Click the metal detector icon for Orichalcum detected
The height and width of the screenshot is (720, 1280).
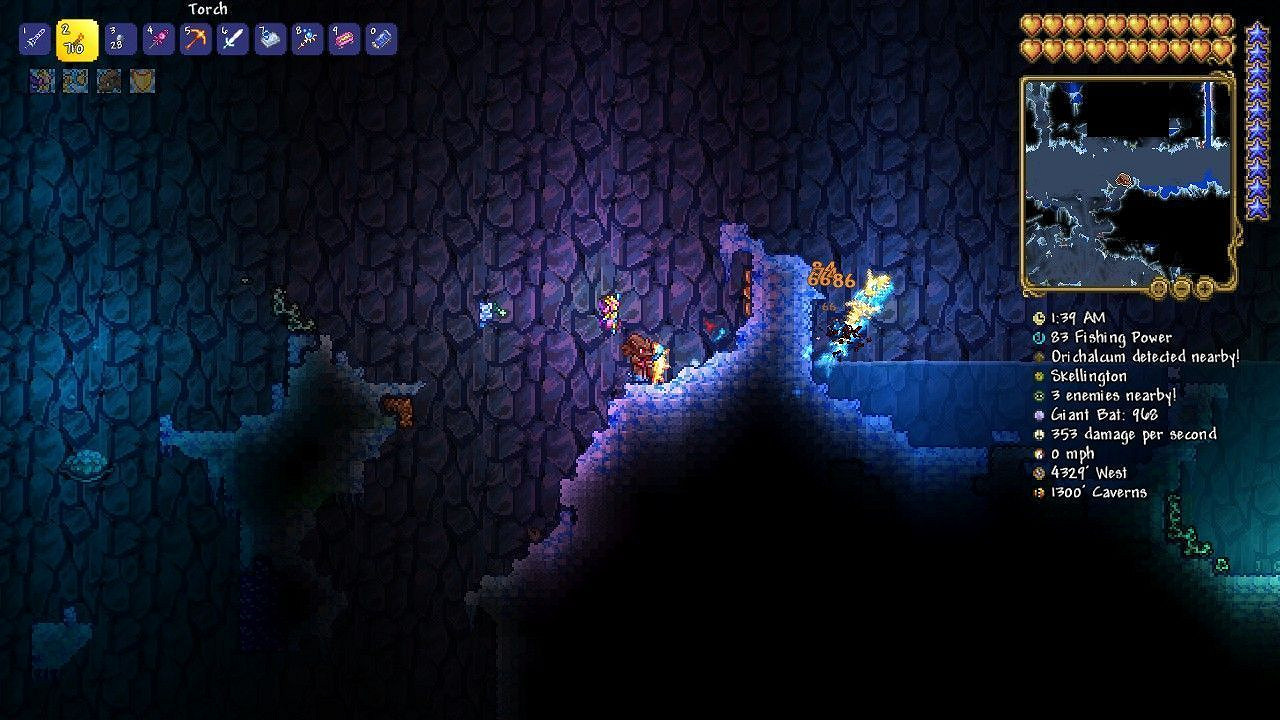[x=1039, y=357]
